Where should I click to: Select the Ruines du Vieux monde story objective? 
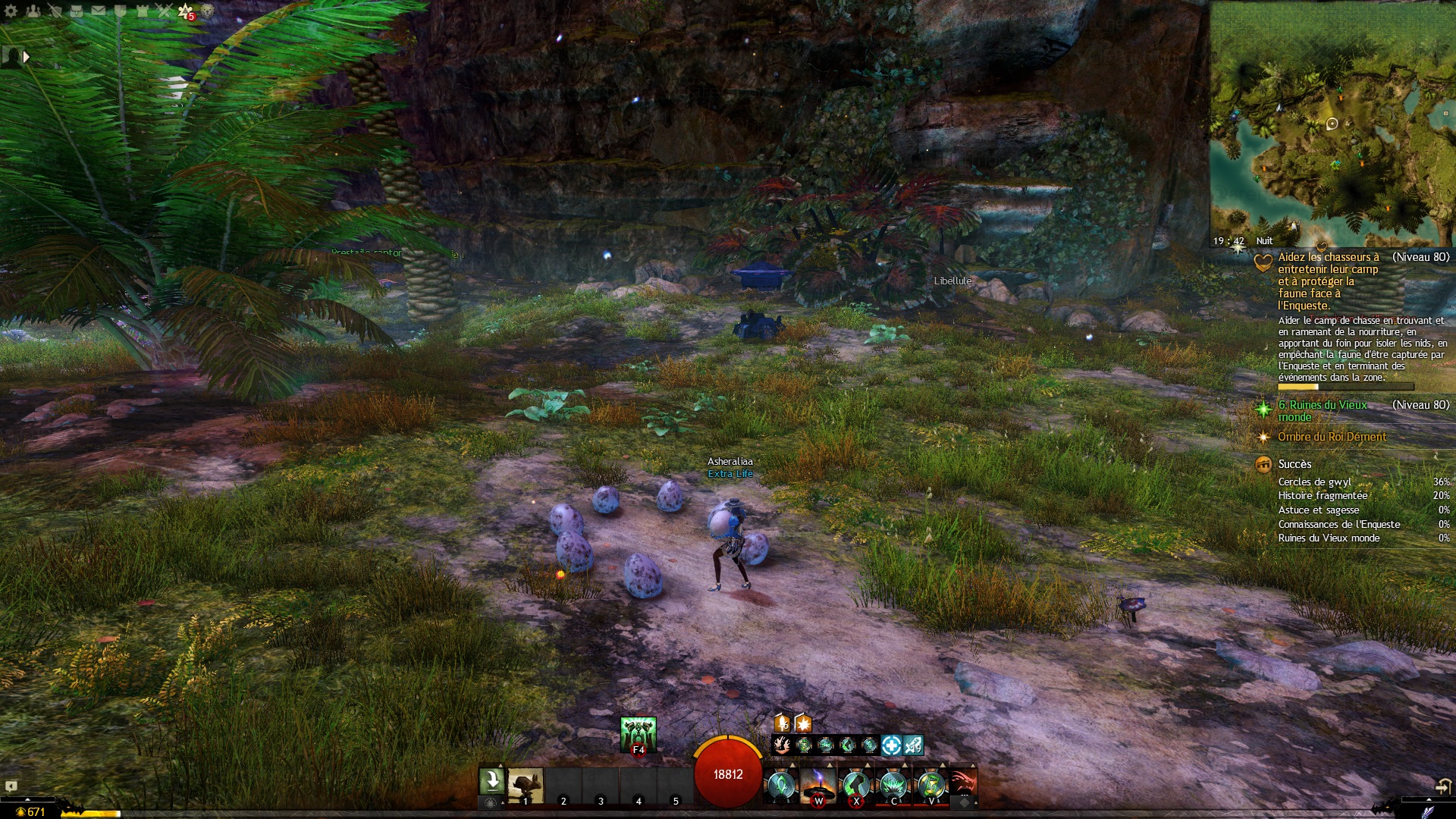(1323, 410)
